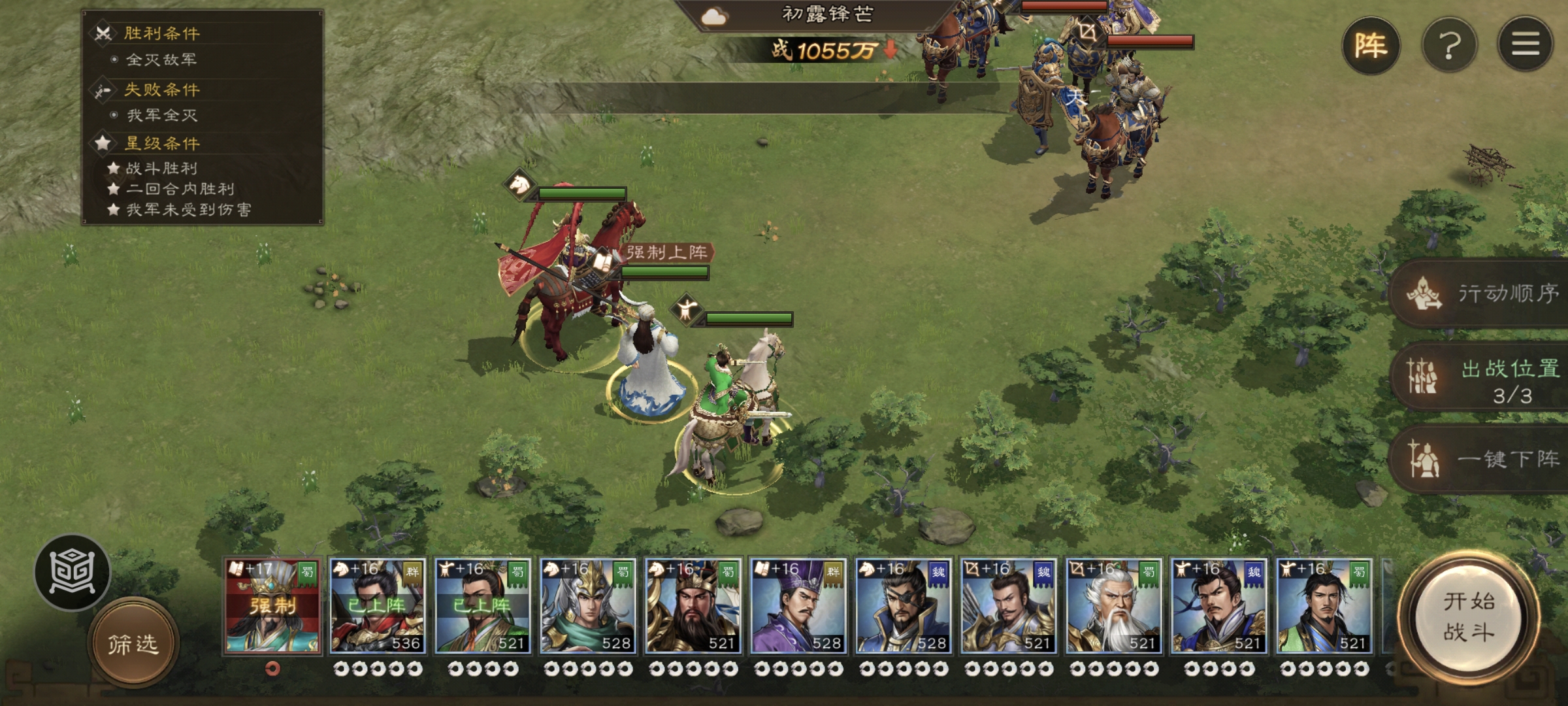Select the silver-haired green-helmet hero card

tap(587, 606)
